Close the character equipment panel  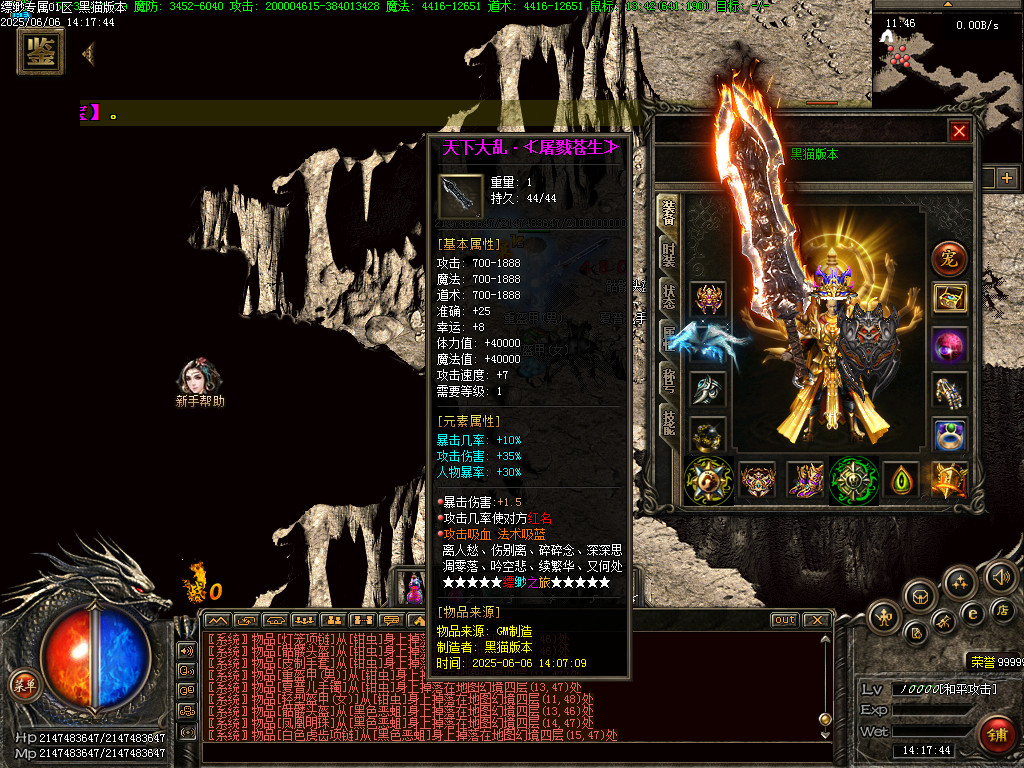click(959, 131)
